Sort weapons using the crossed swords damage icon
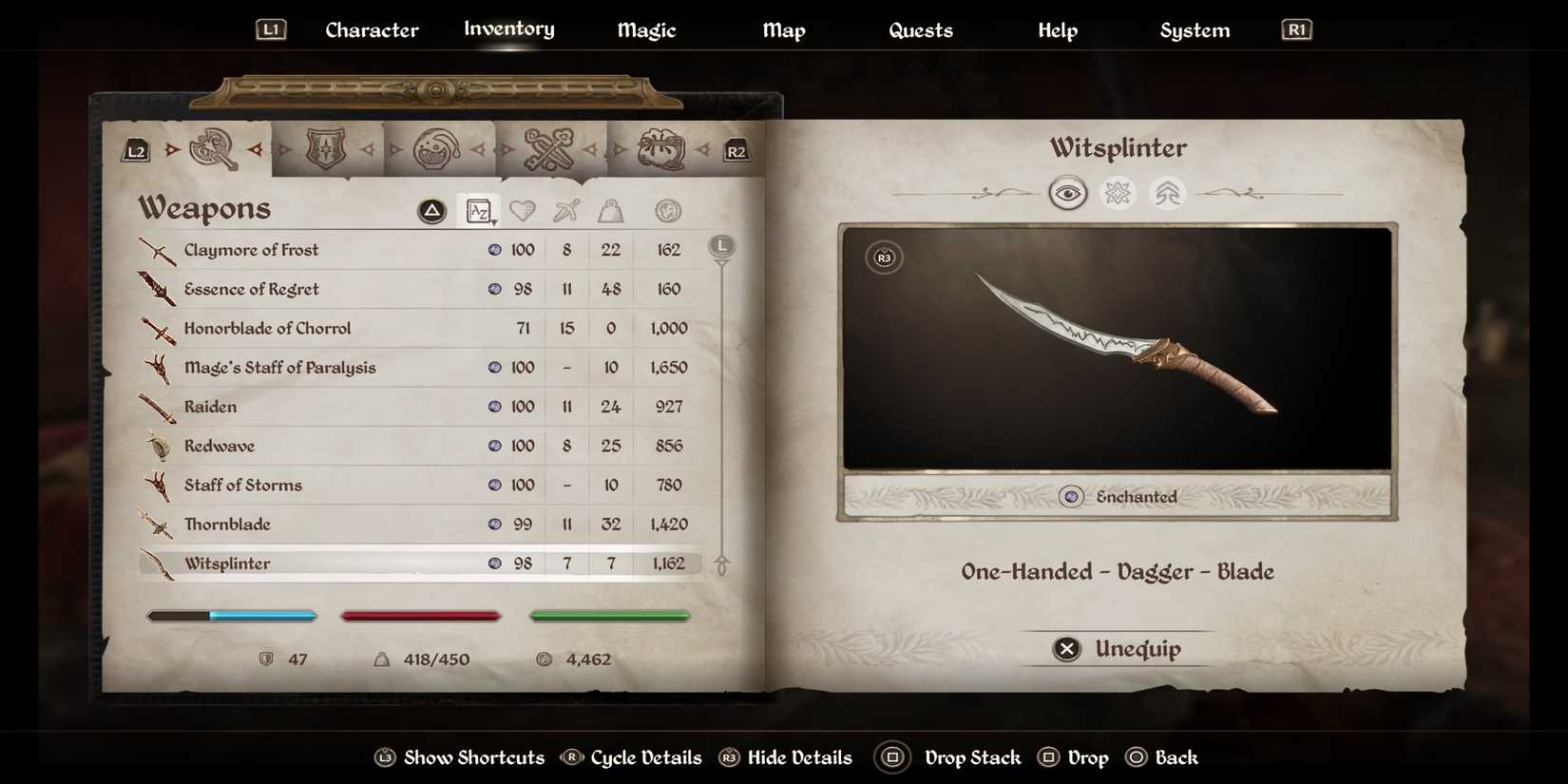 click(x=566, y=210)
